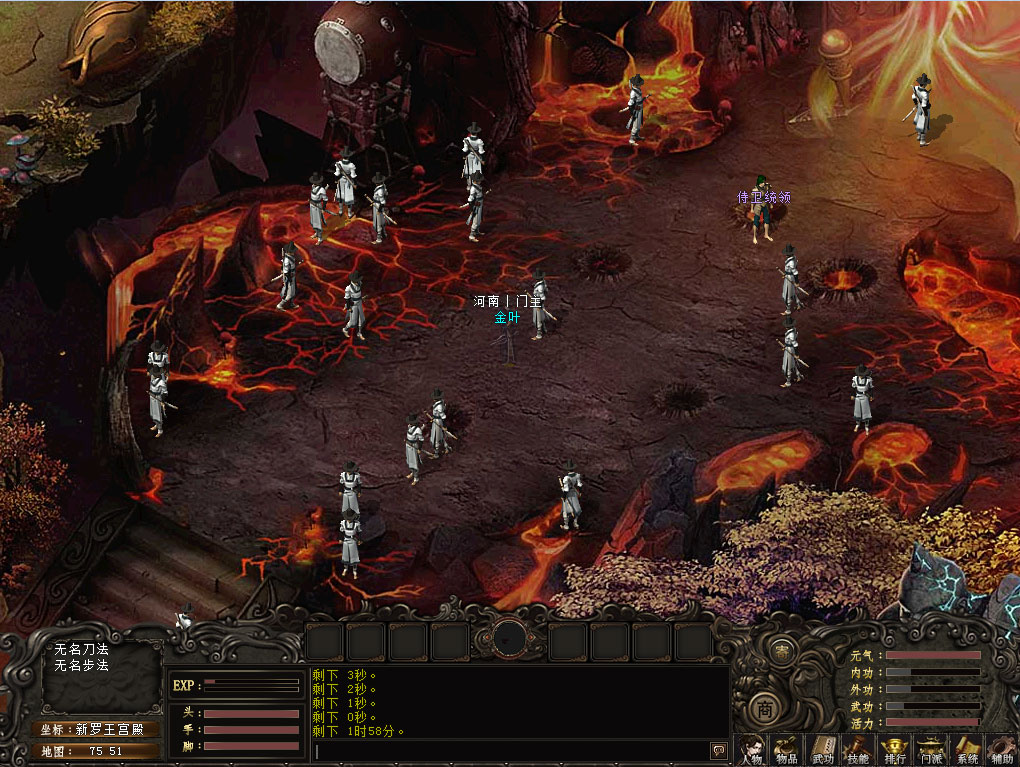Click the round 寄 button
The width and height of the screenshot is (1020, 767).
pos(782,650)
